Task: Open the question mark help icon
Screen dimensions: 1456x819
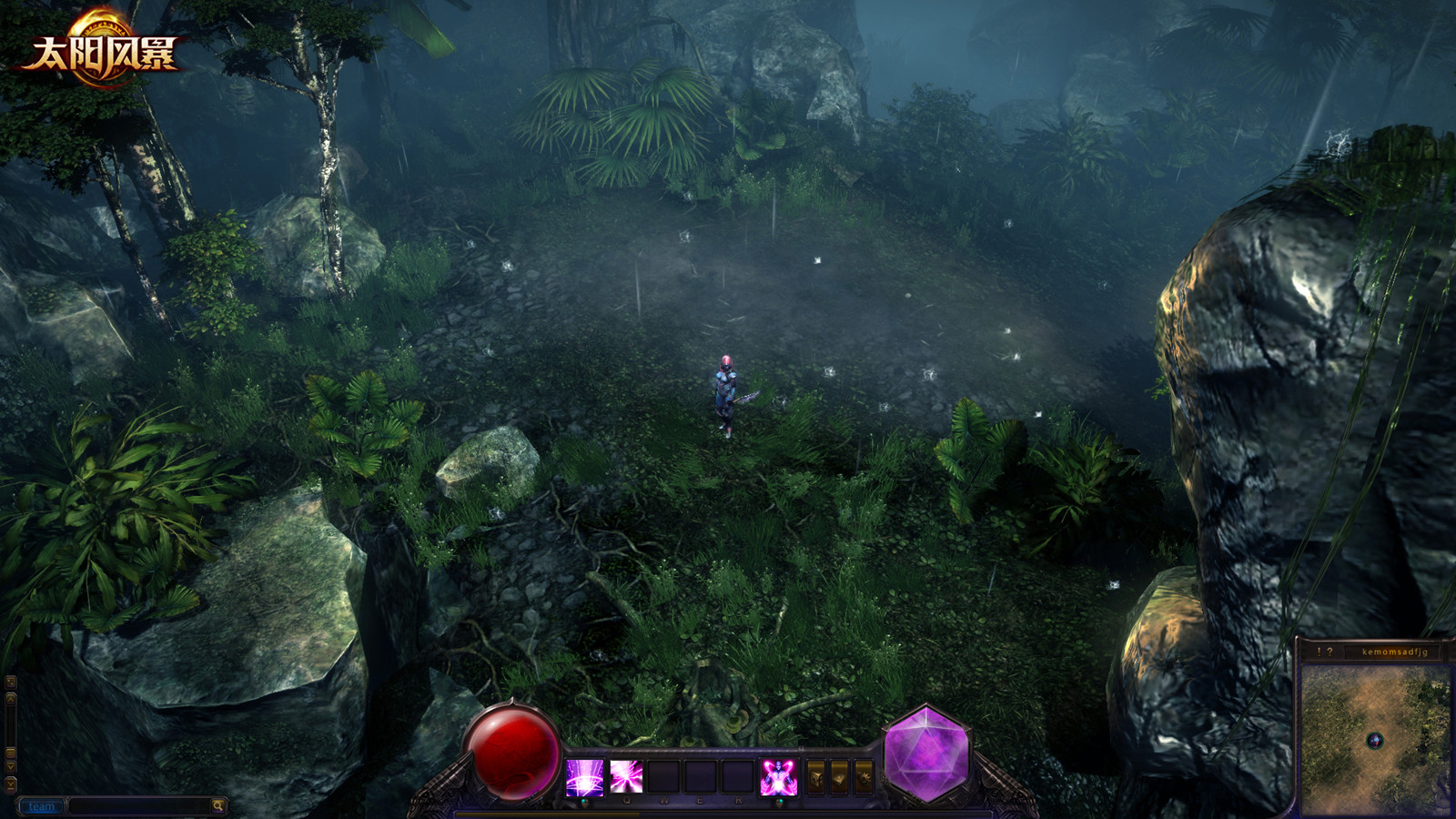Action: click(x=1330, y=652)
